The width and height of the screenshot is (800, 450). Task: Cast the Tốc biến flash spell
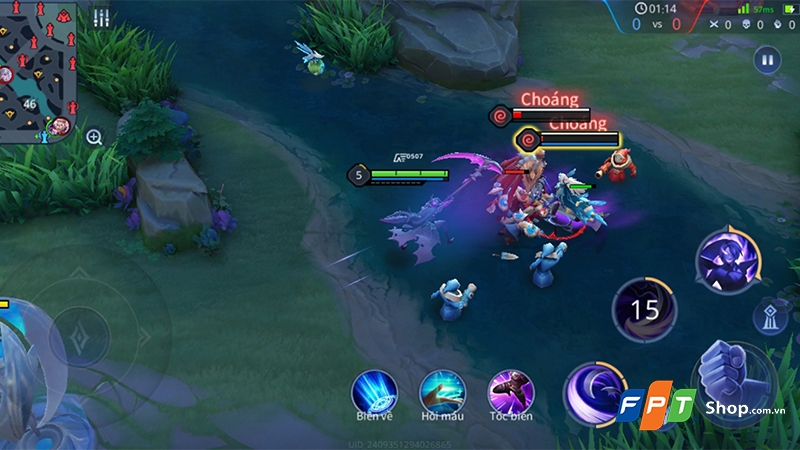coord(509,390)
